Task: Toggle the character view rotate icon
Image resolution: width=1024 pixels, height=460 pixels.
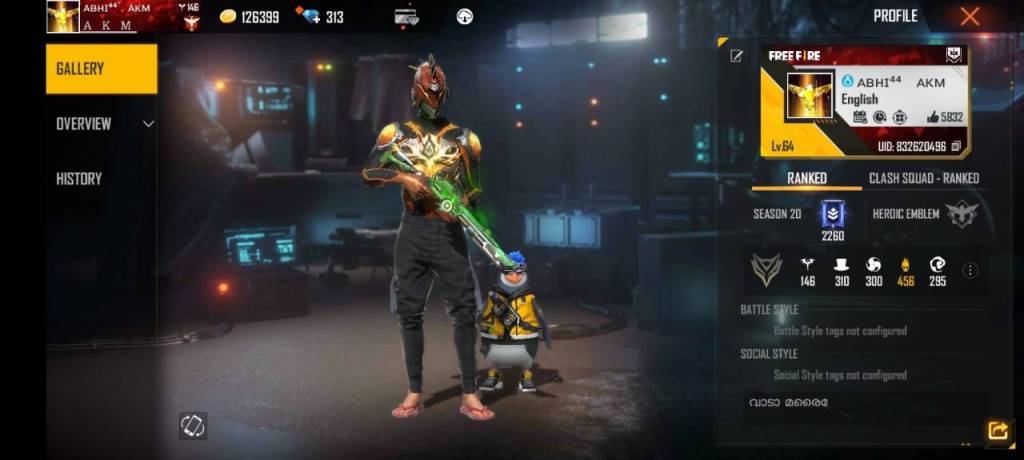Action: 192,425
